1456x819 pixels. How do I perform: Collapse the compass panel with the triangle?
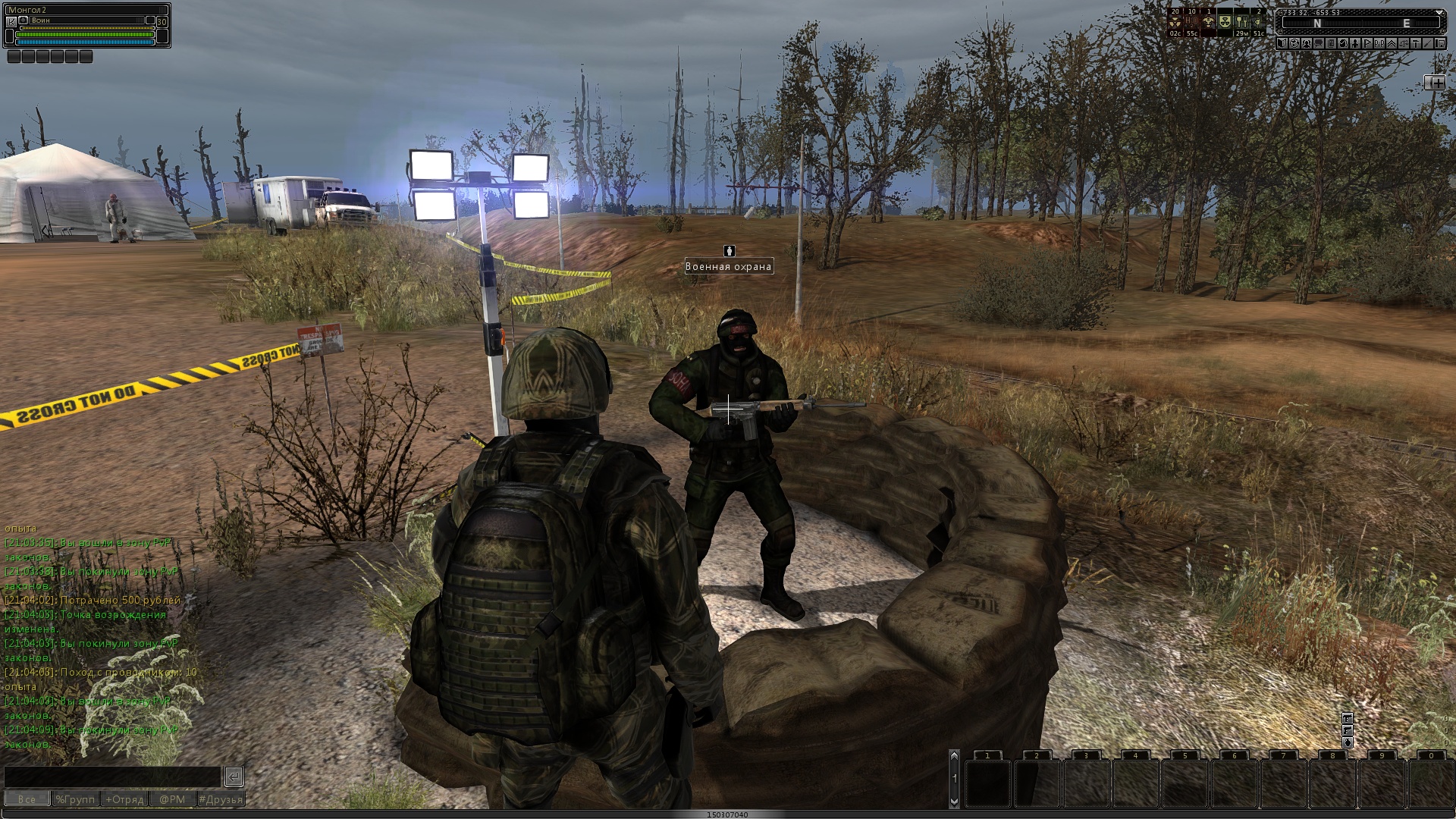click(x=1439, y=12)
